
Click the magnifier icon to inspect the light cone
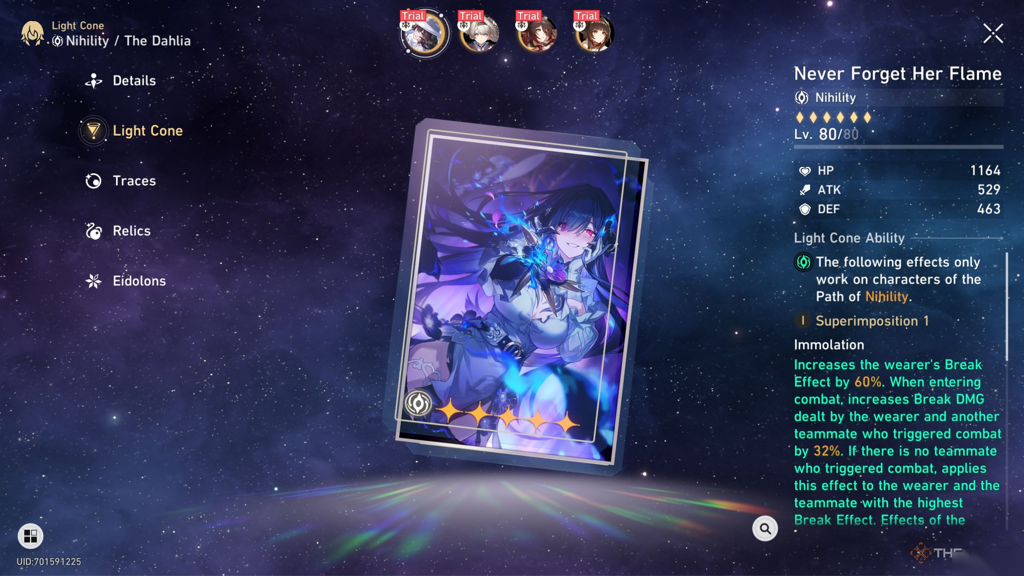pyautogui.click(x=765, y=529)
